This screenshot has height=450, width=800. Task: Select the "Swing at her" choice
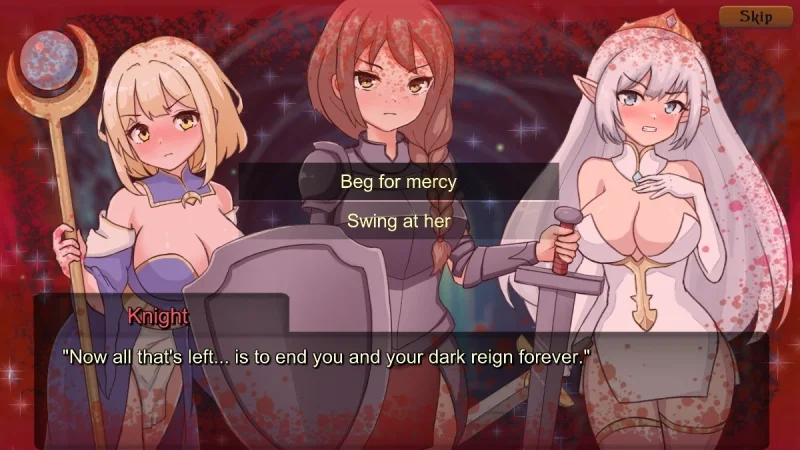[398, 221]
